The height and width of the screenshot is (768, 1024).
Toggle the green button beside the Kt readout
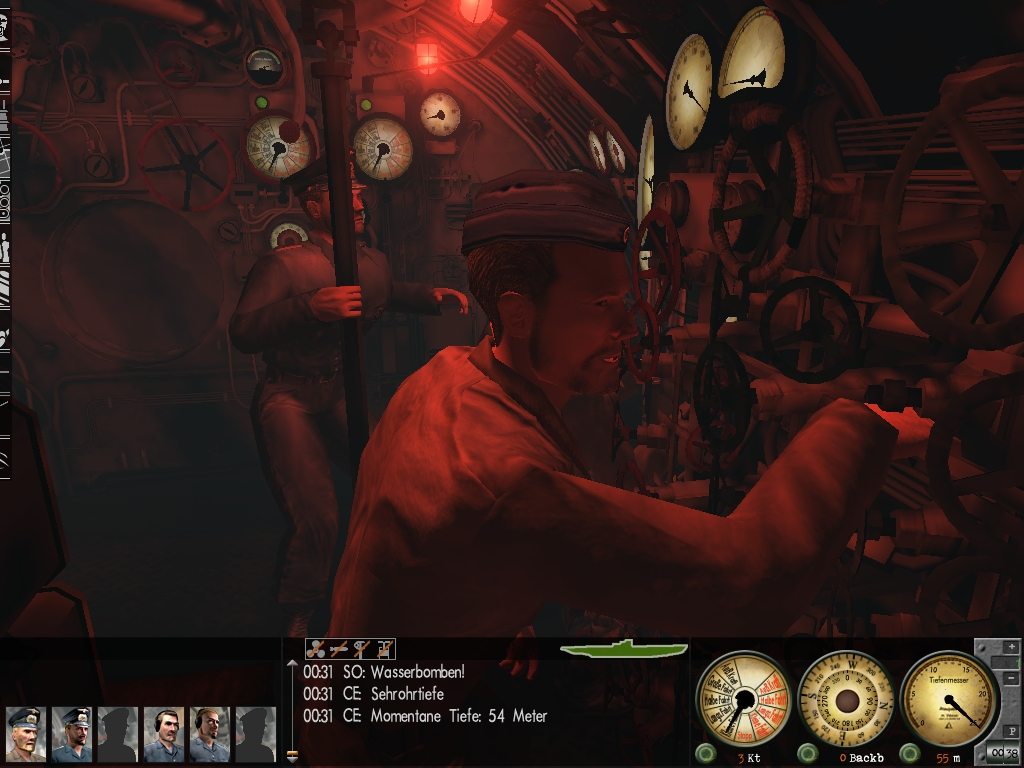pyautogui.click(x=706, y=752)
